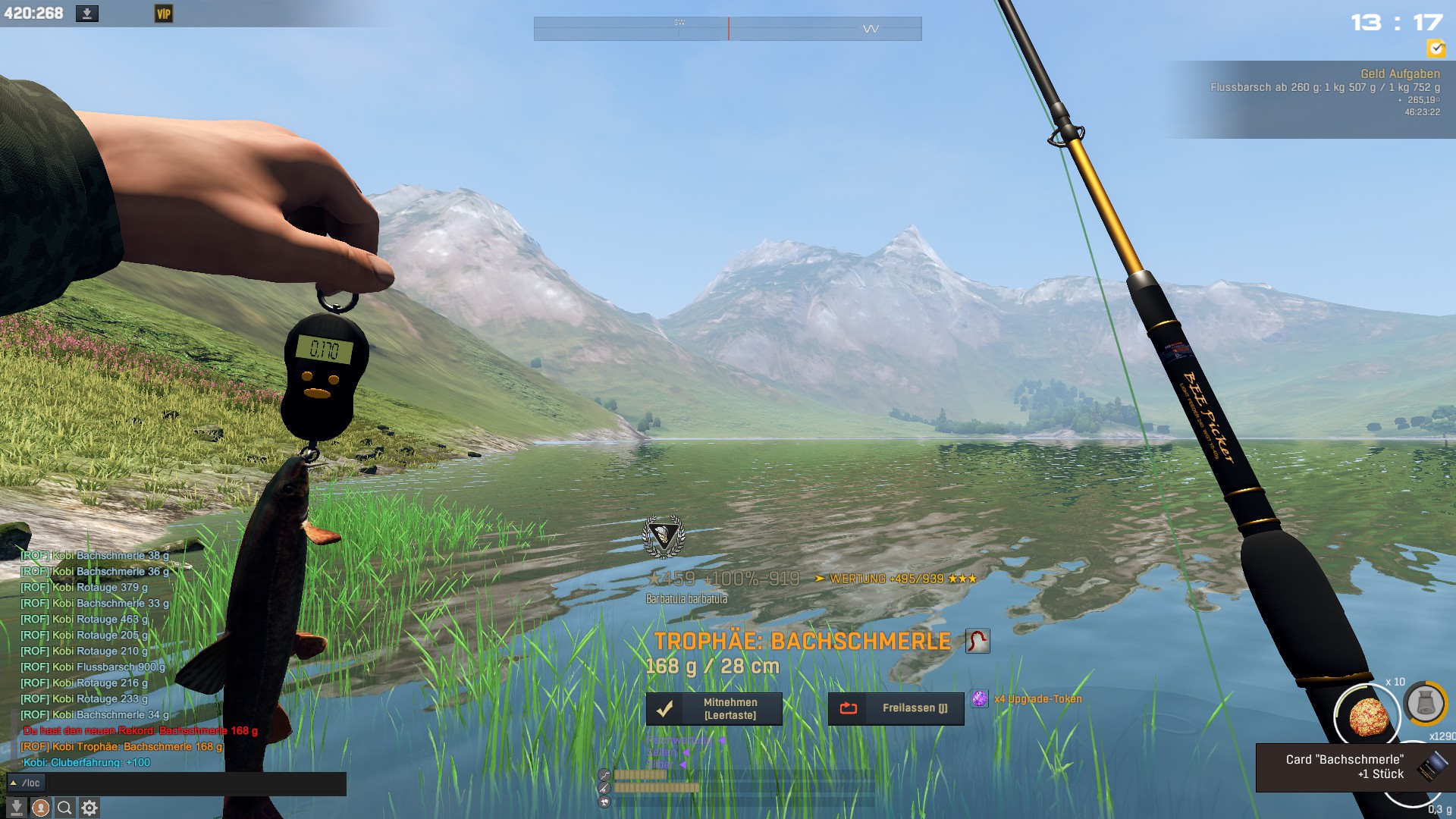Keep the fish with the Mitnehmen button
This screenshot has height=819, width=1456.
click(x=714, y=709)
